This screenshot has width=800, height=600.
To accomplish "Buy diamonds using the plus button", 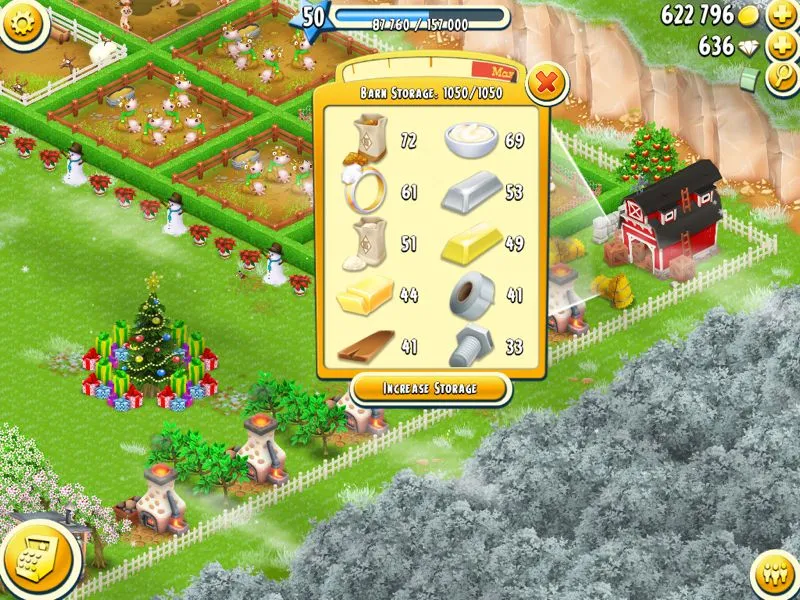I will click(x=781, y=47).
